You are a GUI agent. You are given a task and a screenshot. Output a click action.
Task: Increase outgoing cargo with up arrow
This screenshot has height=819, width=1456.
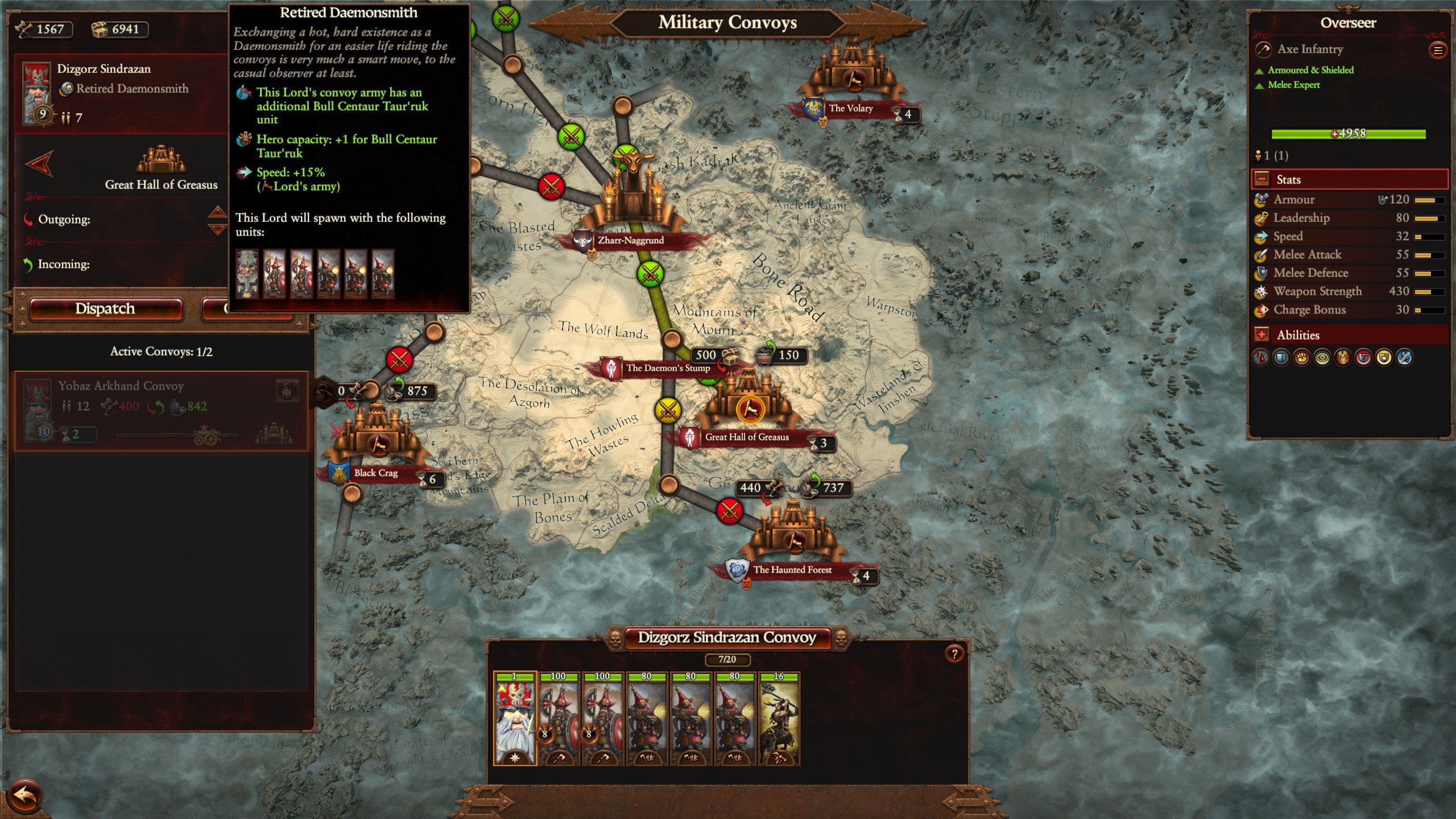click(x=217, y=213)
